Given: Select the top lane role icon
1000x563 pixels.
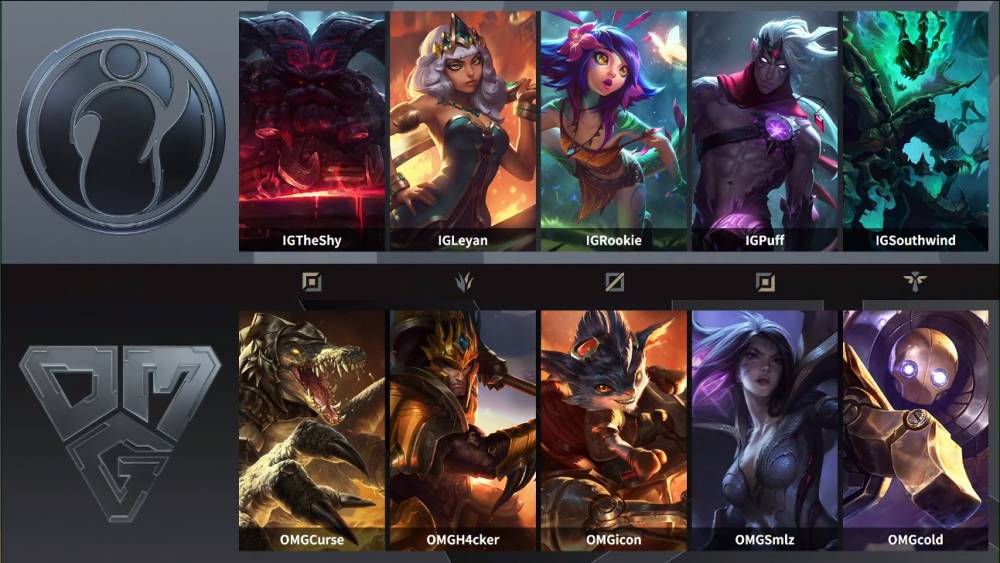Looking at the screenshot, I should (x=312, y=282).
